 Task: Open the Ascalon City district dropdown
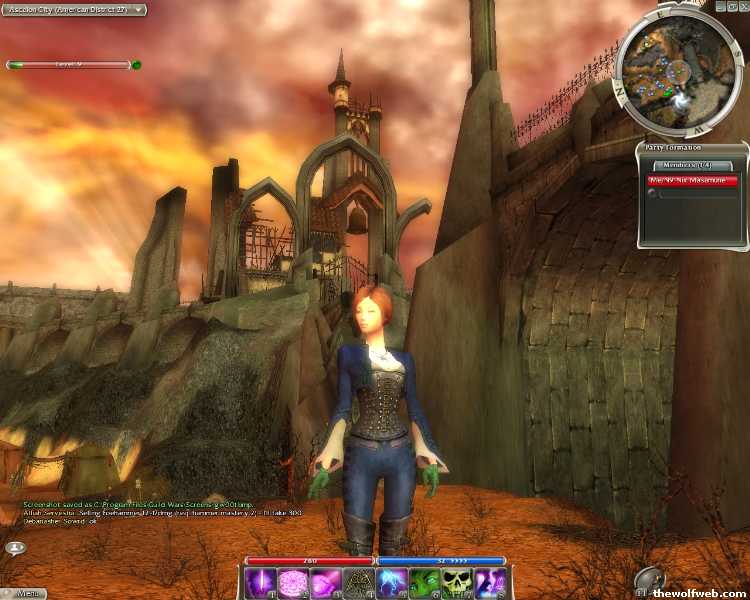74,10
